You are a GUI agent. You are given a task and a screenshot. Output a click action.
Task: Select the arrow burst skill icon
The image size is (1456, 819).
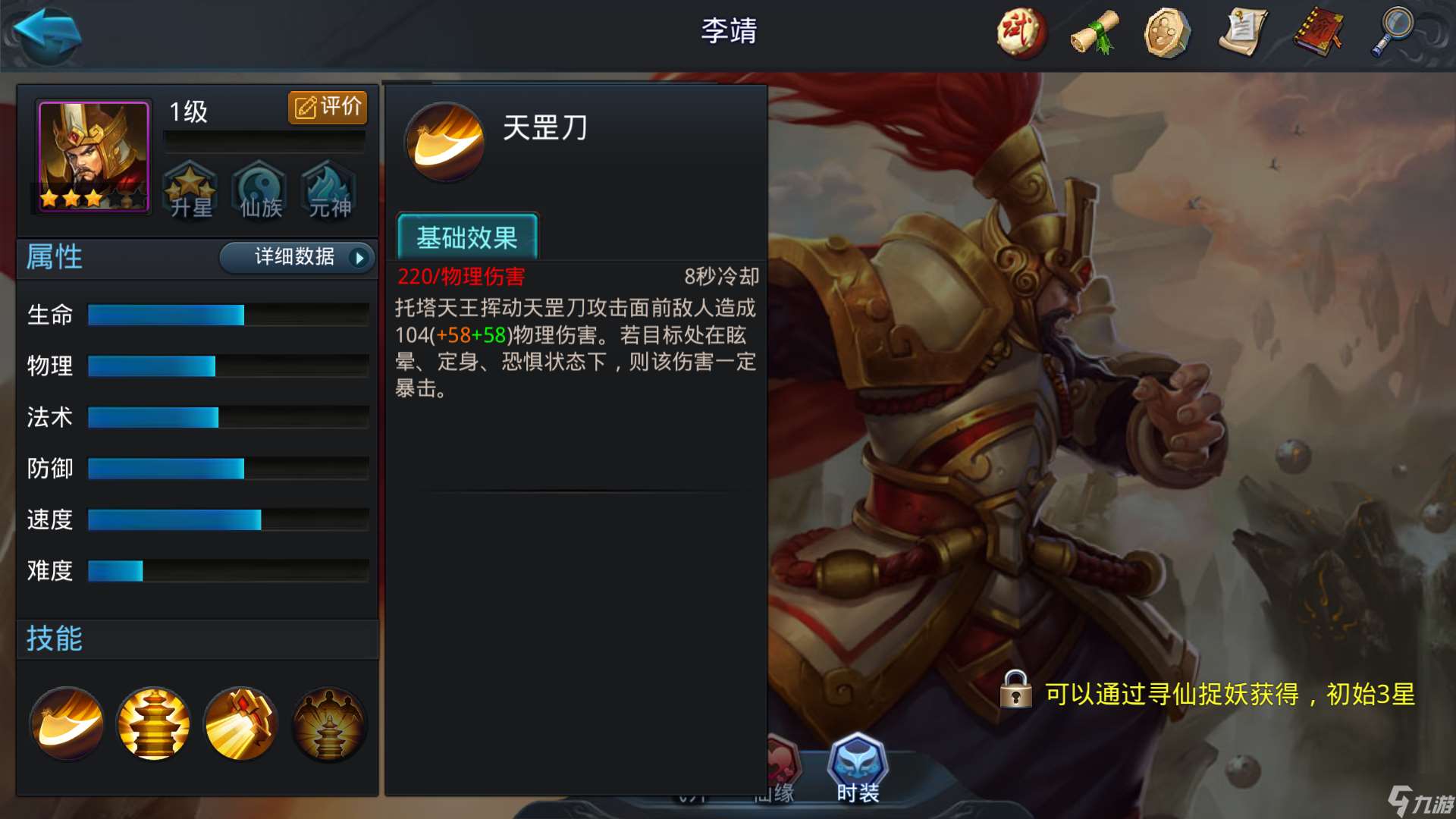pos(241,723)
